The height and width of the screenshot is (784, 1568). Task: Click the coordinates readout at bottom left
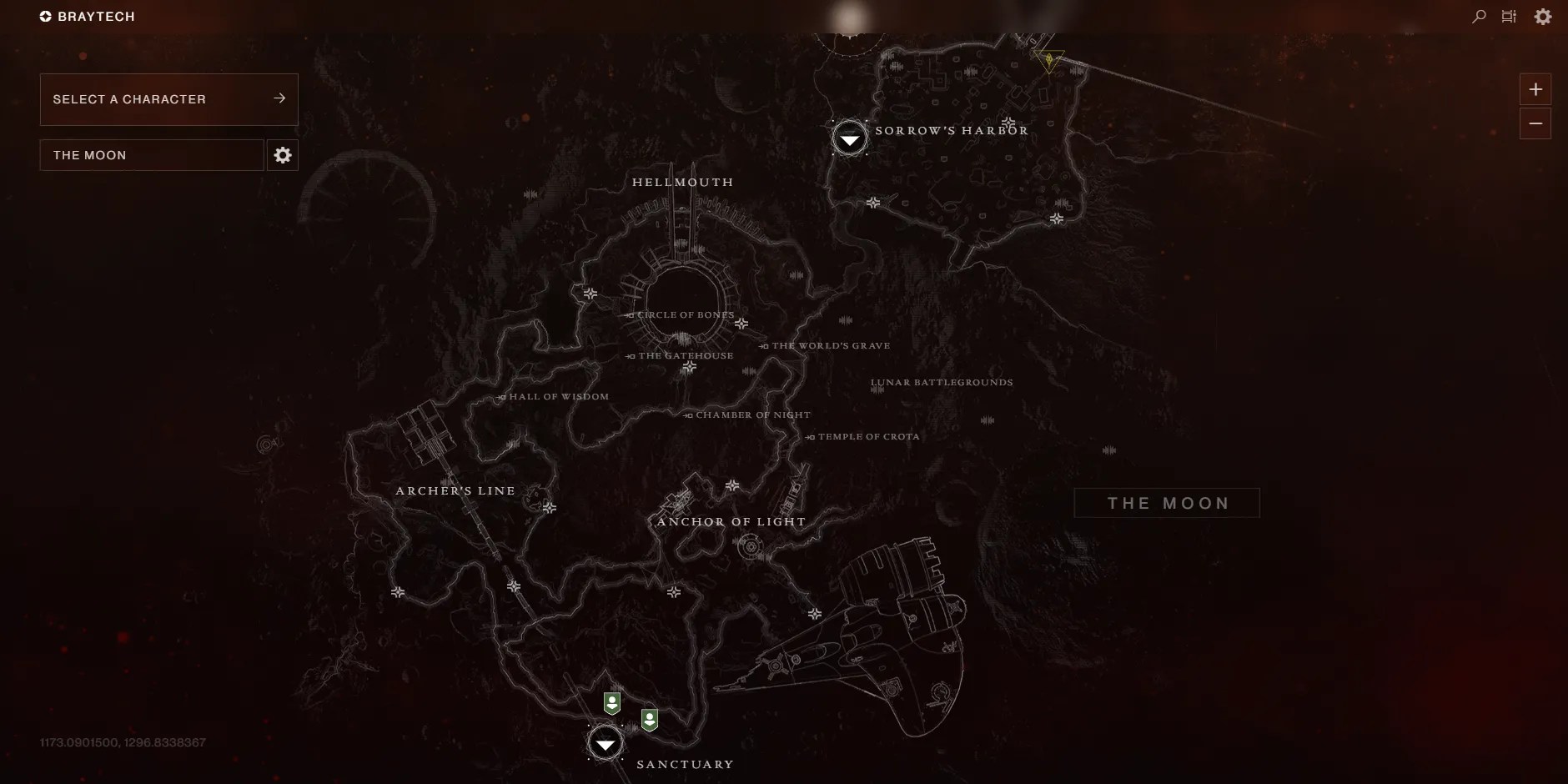coord(123,741)
